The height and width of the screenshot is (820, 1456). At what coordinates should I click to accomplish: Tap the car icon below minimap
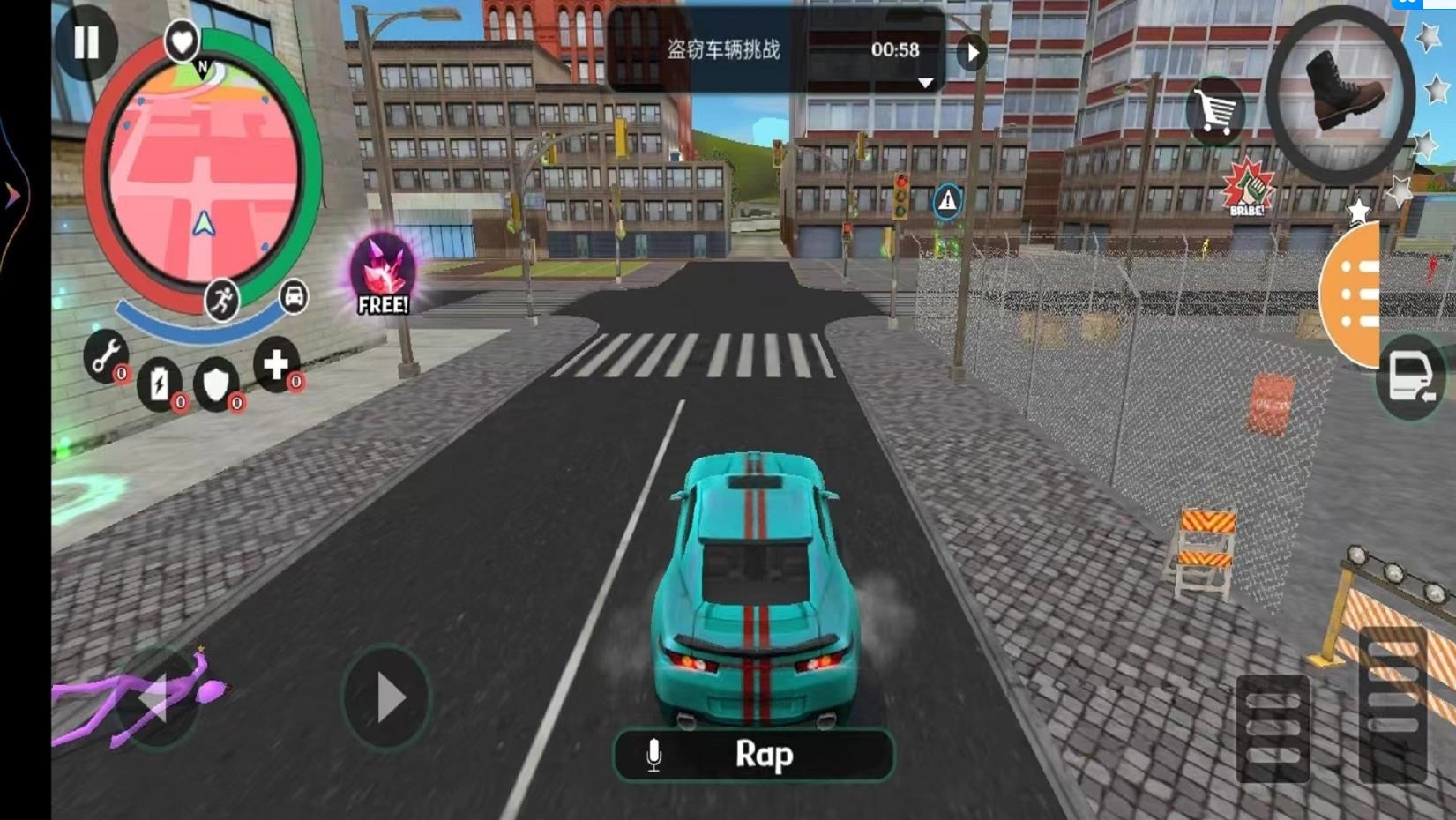294,295
